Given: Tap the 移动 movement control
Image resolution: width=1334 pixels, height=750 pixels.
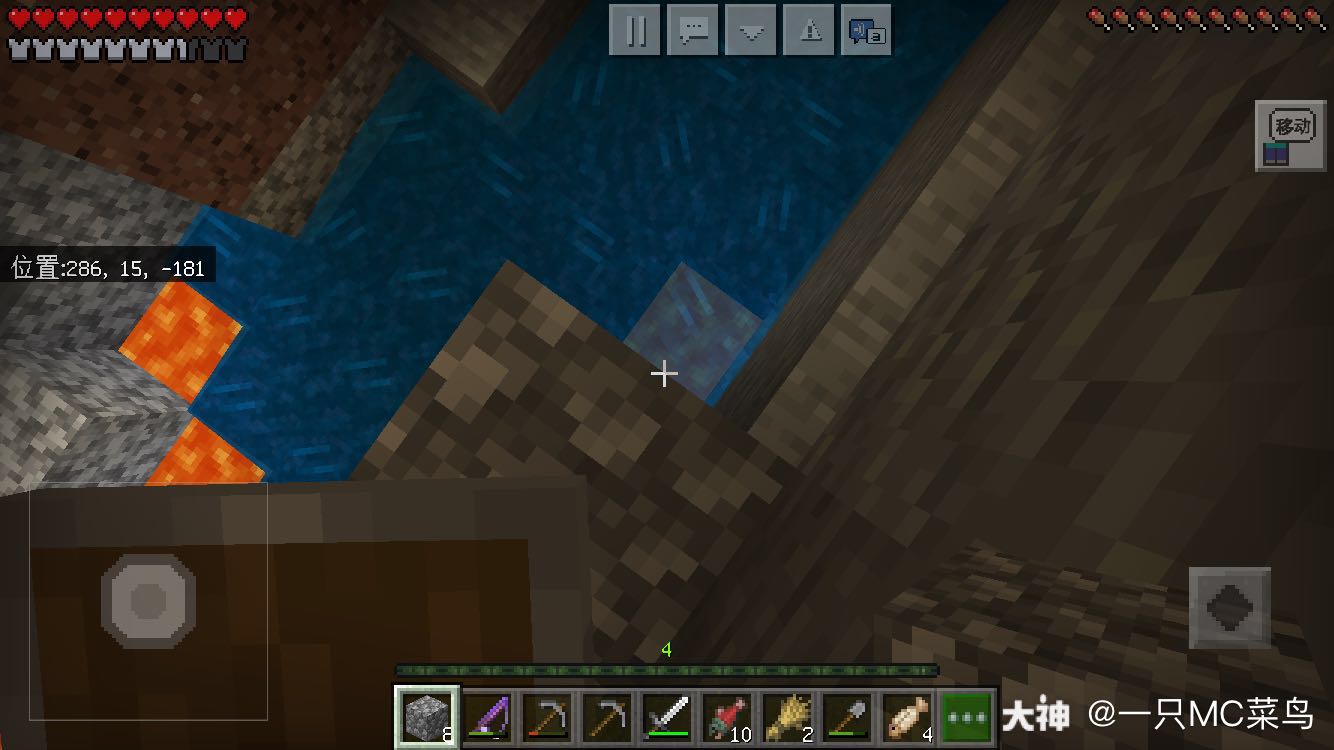Looking at the screenshot, I should 1290,137.
